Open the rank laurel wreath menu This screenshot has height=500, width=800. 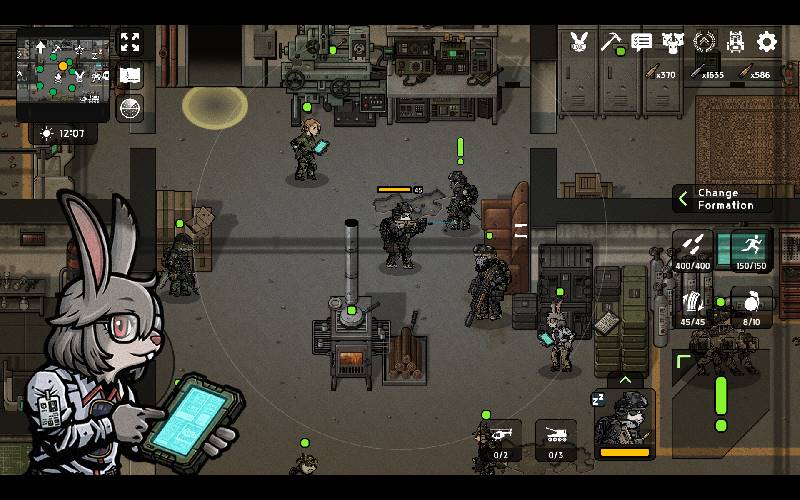[705, 42]
